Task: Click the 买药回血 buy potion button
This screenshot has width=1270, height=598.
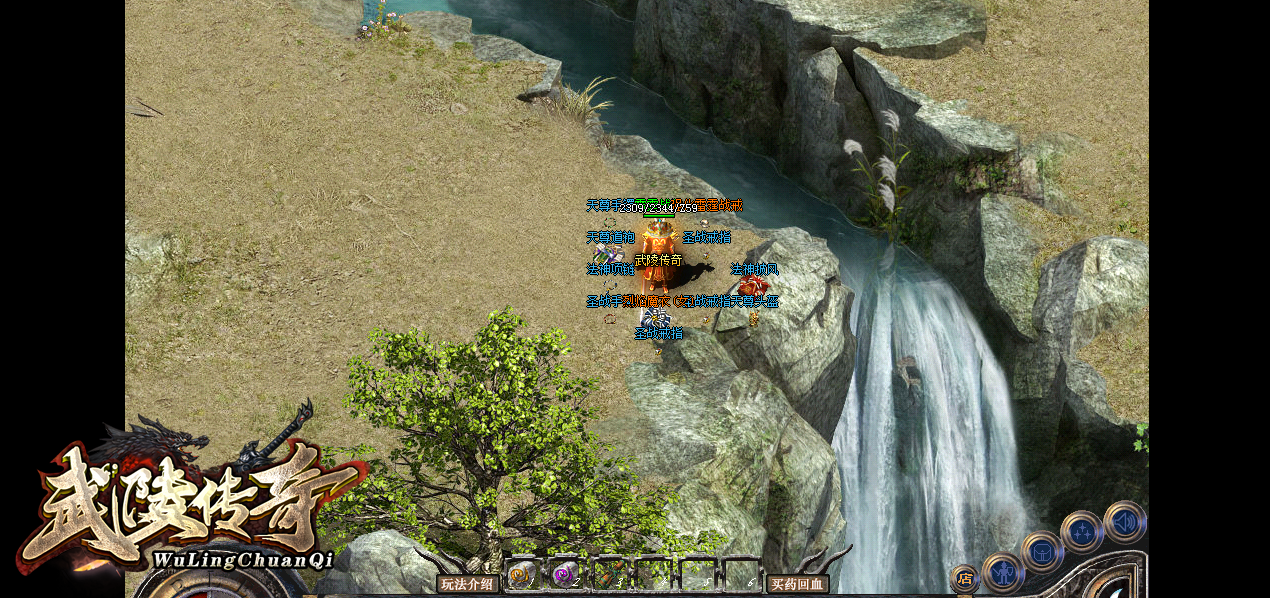Action: pos(797,584)
